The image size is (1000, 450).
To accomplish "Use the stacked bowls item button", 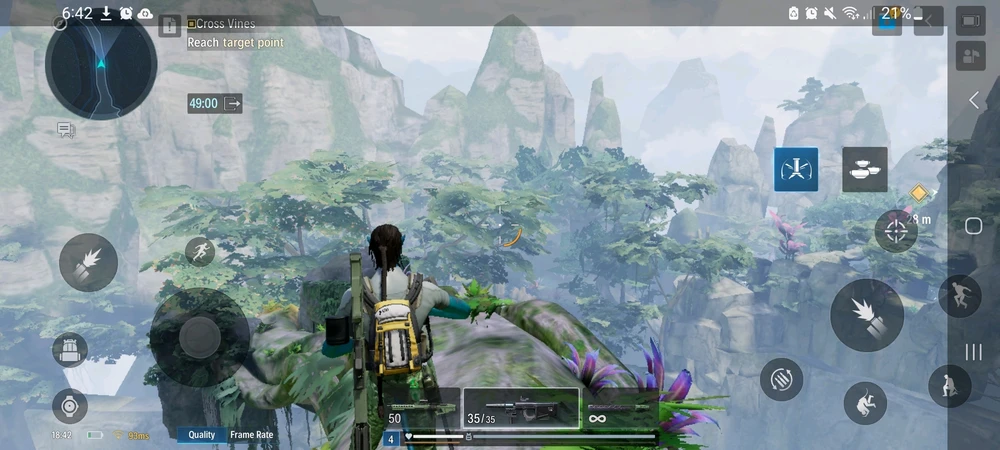I will tap(864, 170).
